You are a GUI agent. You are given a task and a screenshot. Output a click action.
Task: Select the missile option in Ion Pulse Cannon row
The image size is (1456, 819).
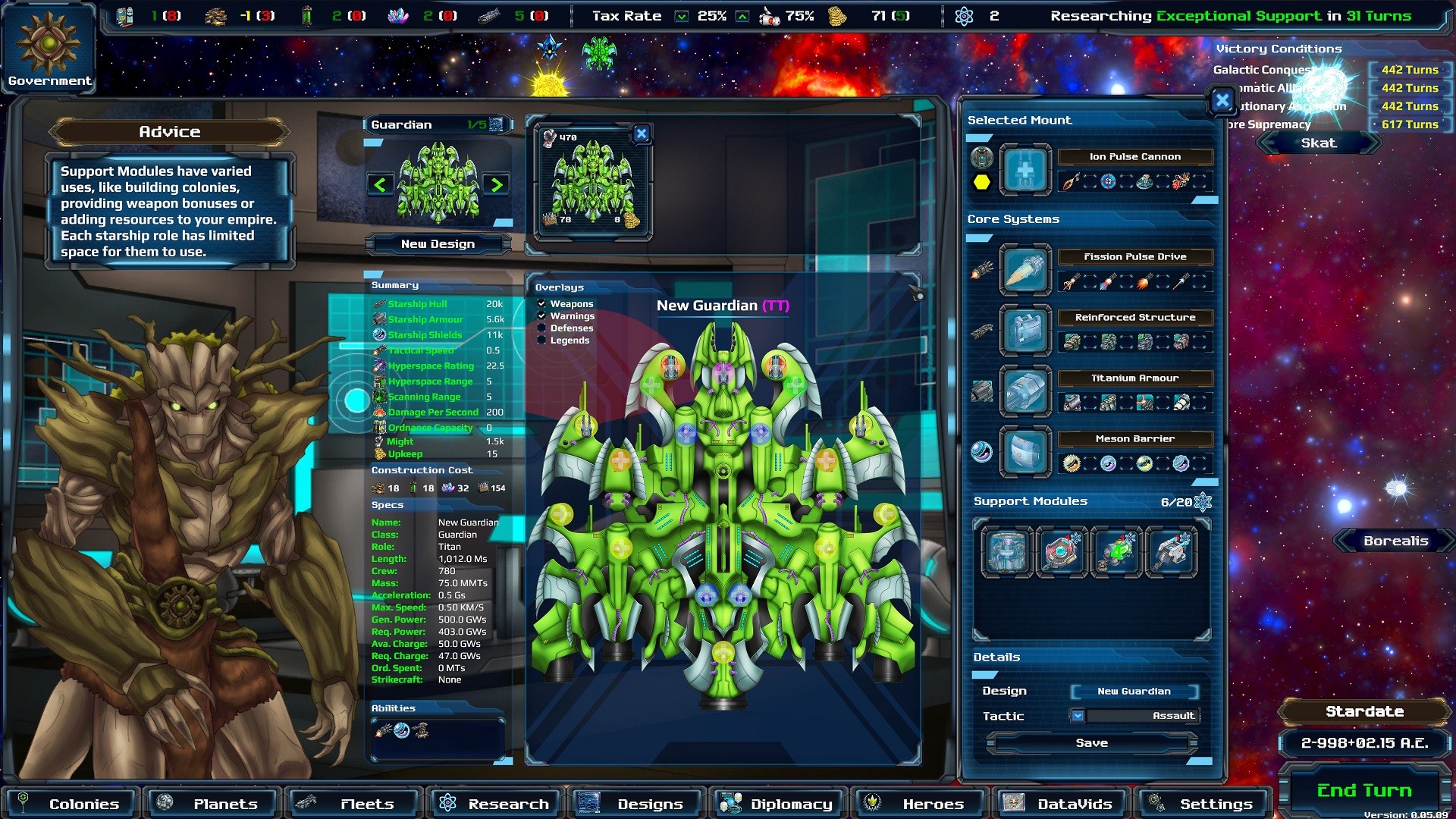point(1072,180)
